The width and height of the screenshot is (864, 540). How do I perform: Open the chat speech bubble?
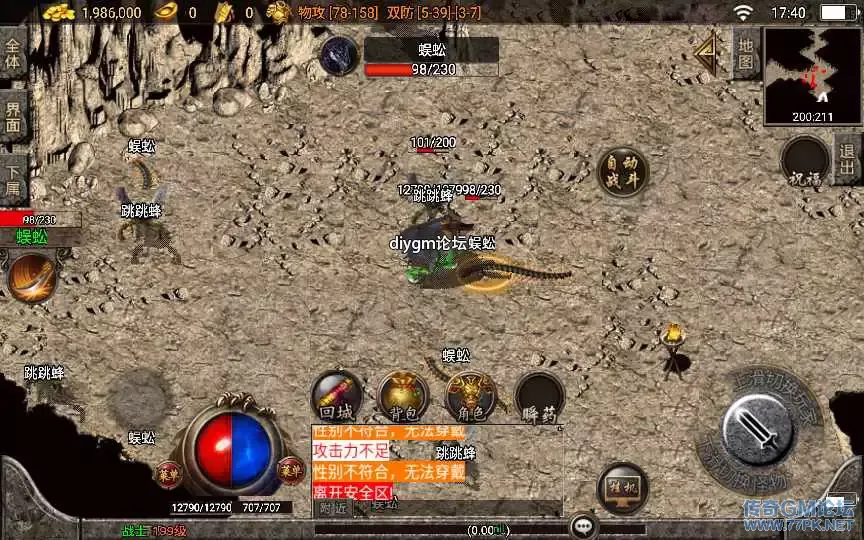[584, 526]
